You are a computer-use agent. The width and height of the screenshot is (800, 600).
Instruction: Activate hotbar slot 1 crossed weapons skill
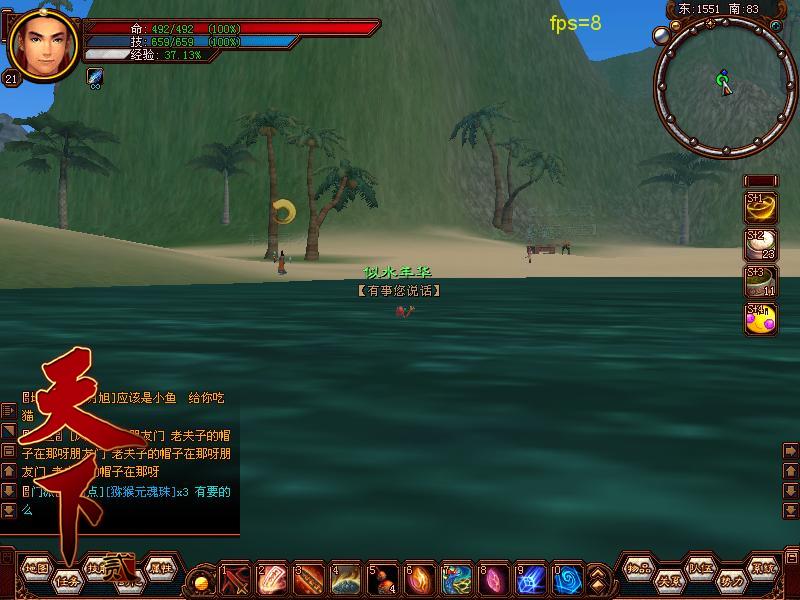coord(235,578)
